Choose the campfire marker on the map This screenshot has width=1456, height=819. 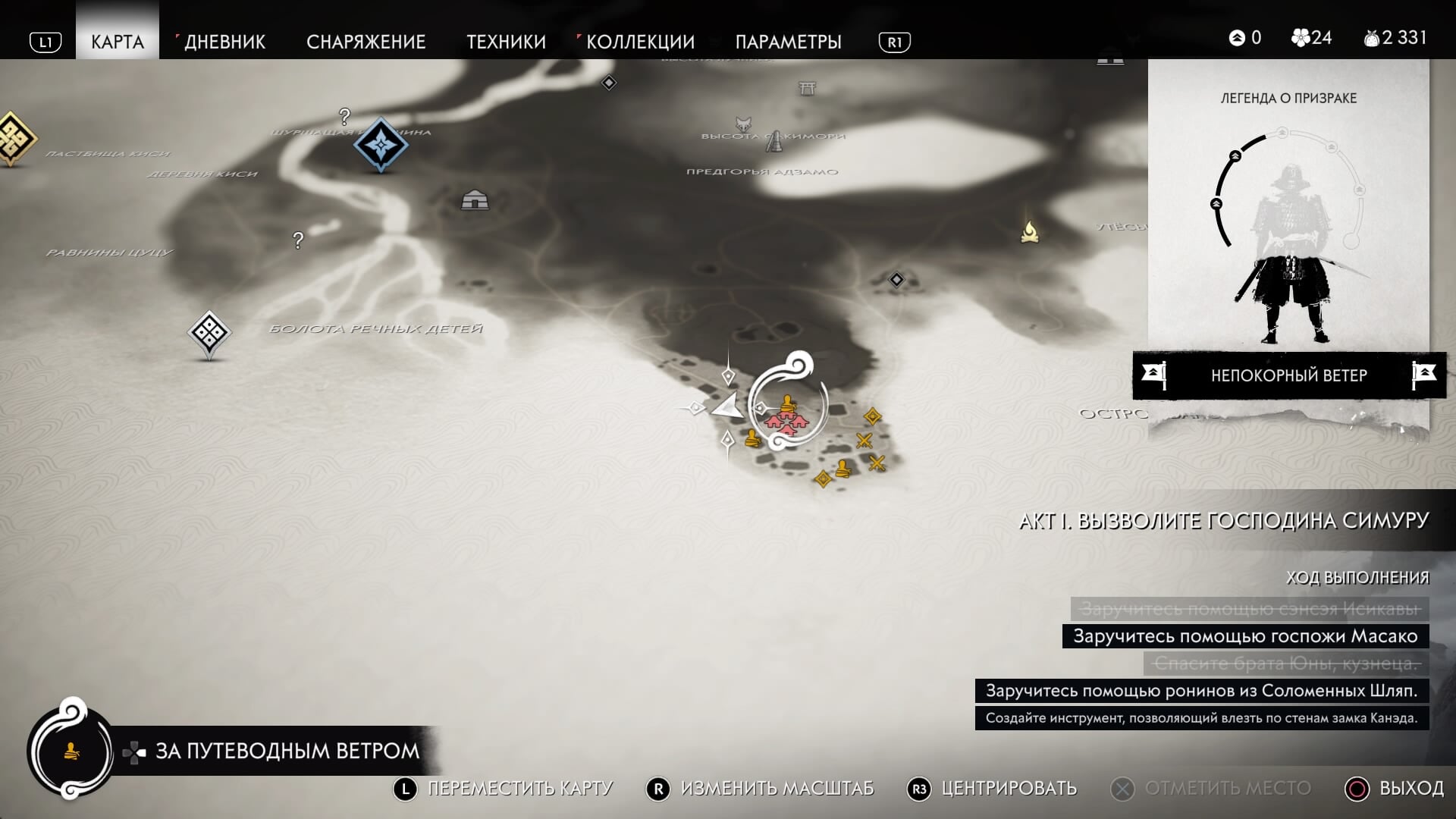click(1029, 231)
